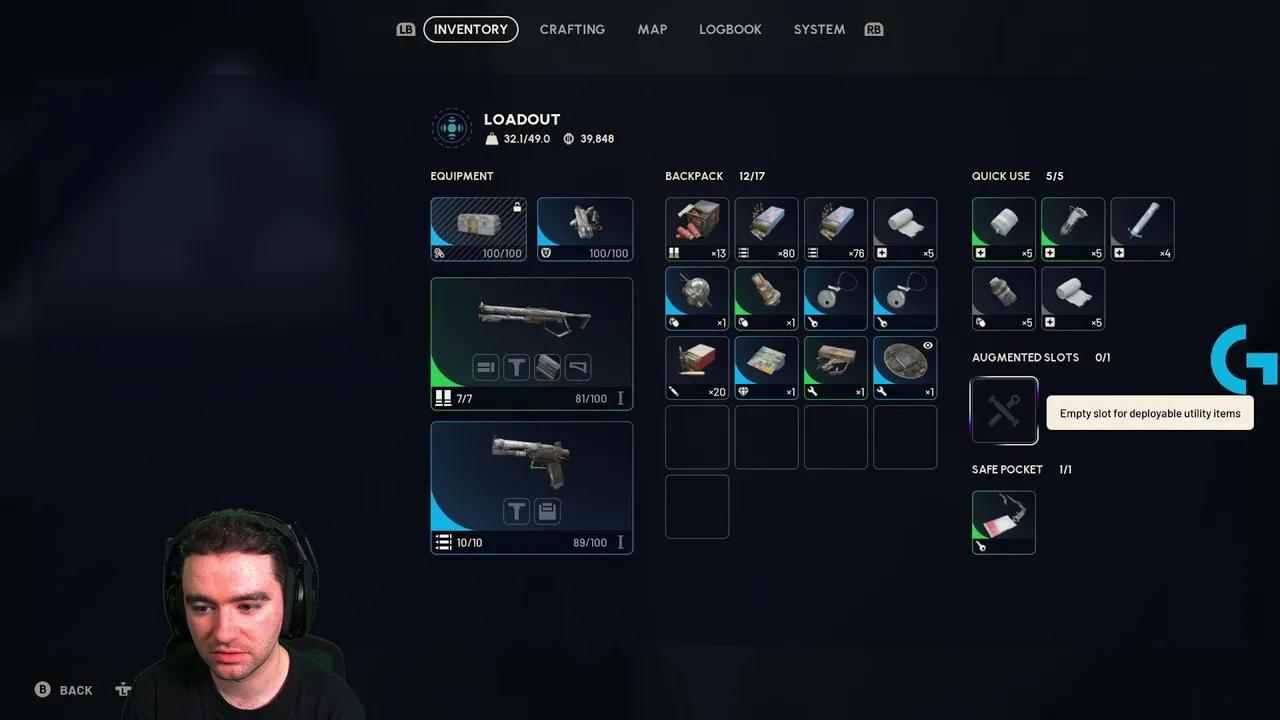Image resolution: width=1280 pixels, height=720 pixels.
Task: Select the ammo box with 80 rounds
Action: [x=766, y=229]
